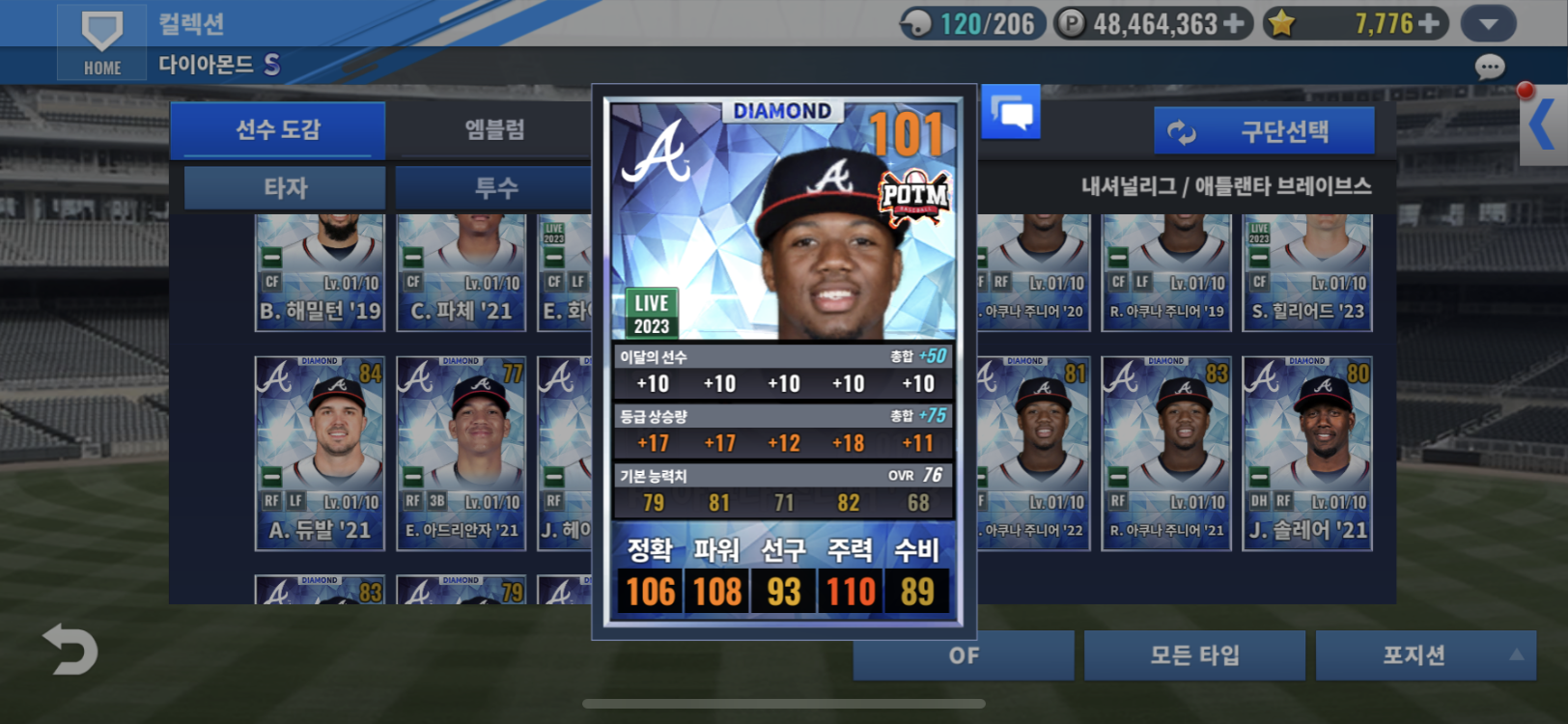Select the S. 힐리어드 '23 card

click(1307, 273)
